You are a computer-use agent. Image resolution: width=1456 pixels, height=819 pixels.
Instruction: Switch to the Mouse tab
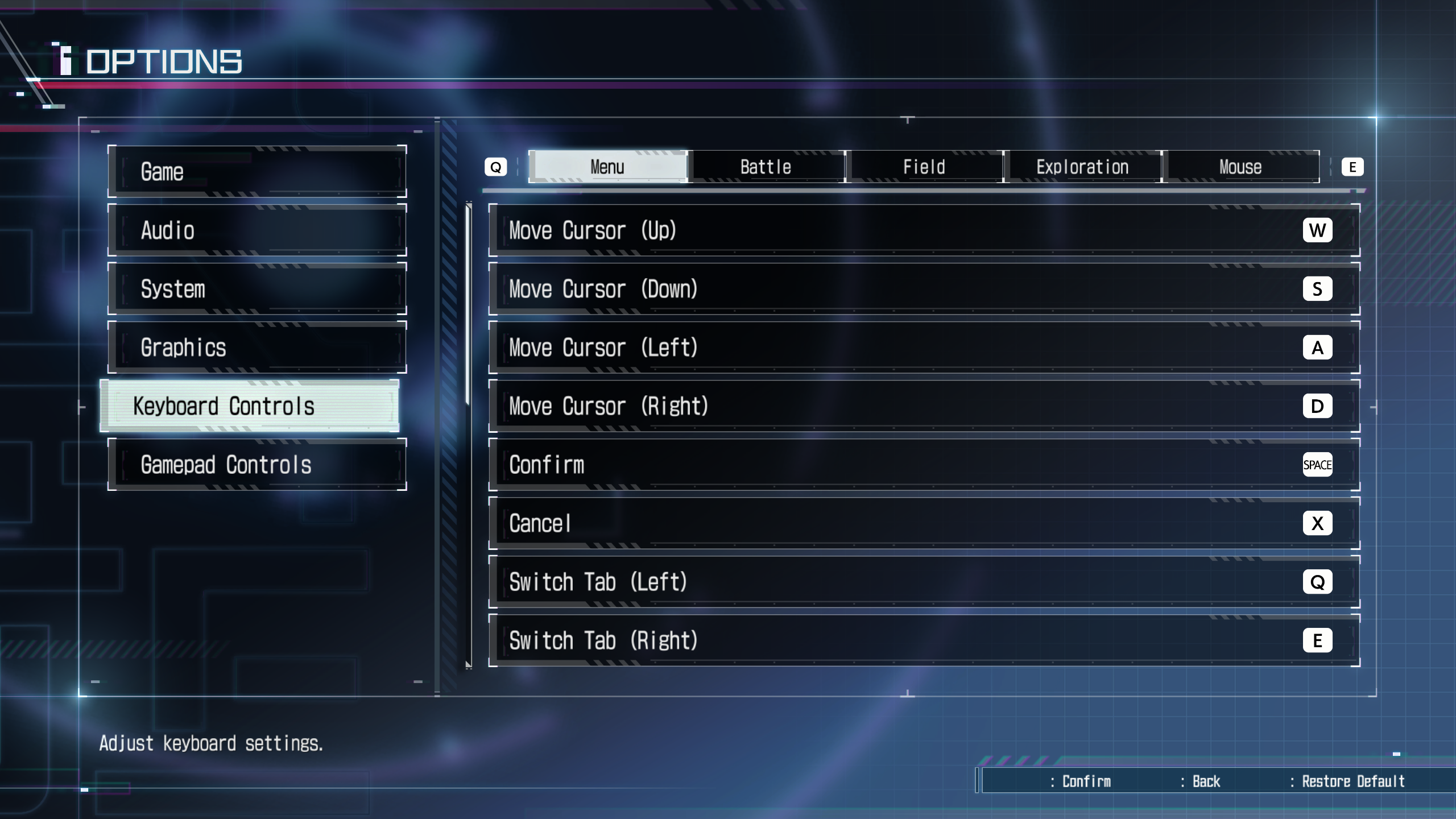(1240, 167)
